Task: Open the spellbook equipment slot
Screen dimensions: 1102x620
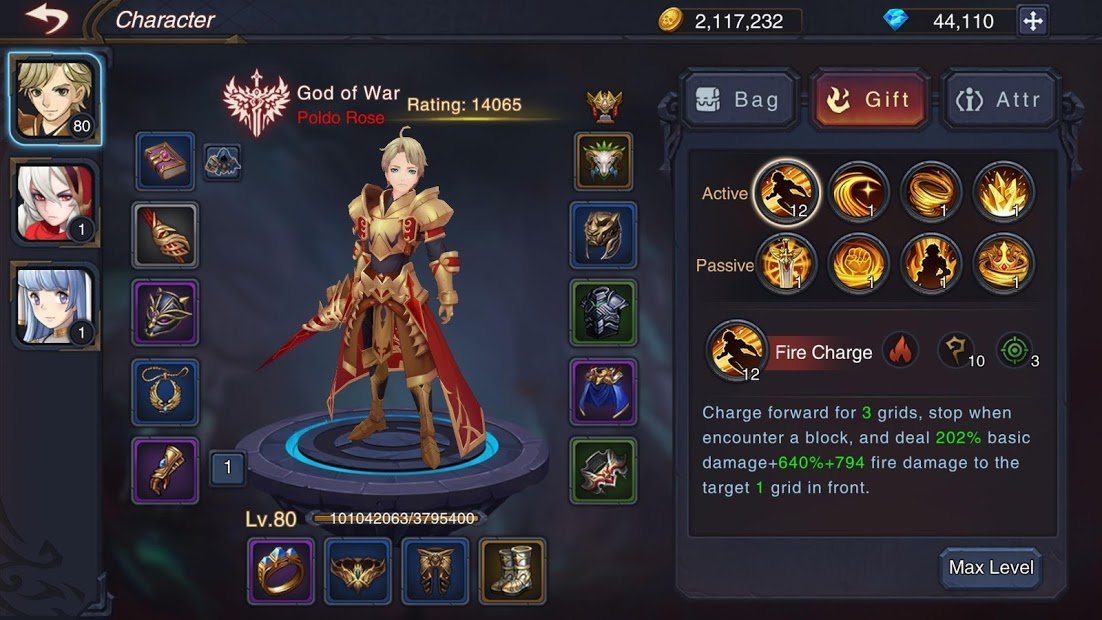Action: [165, 161]
